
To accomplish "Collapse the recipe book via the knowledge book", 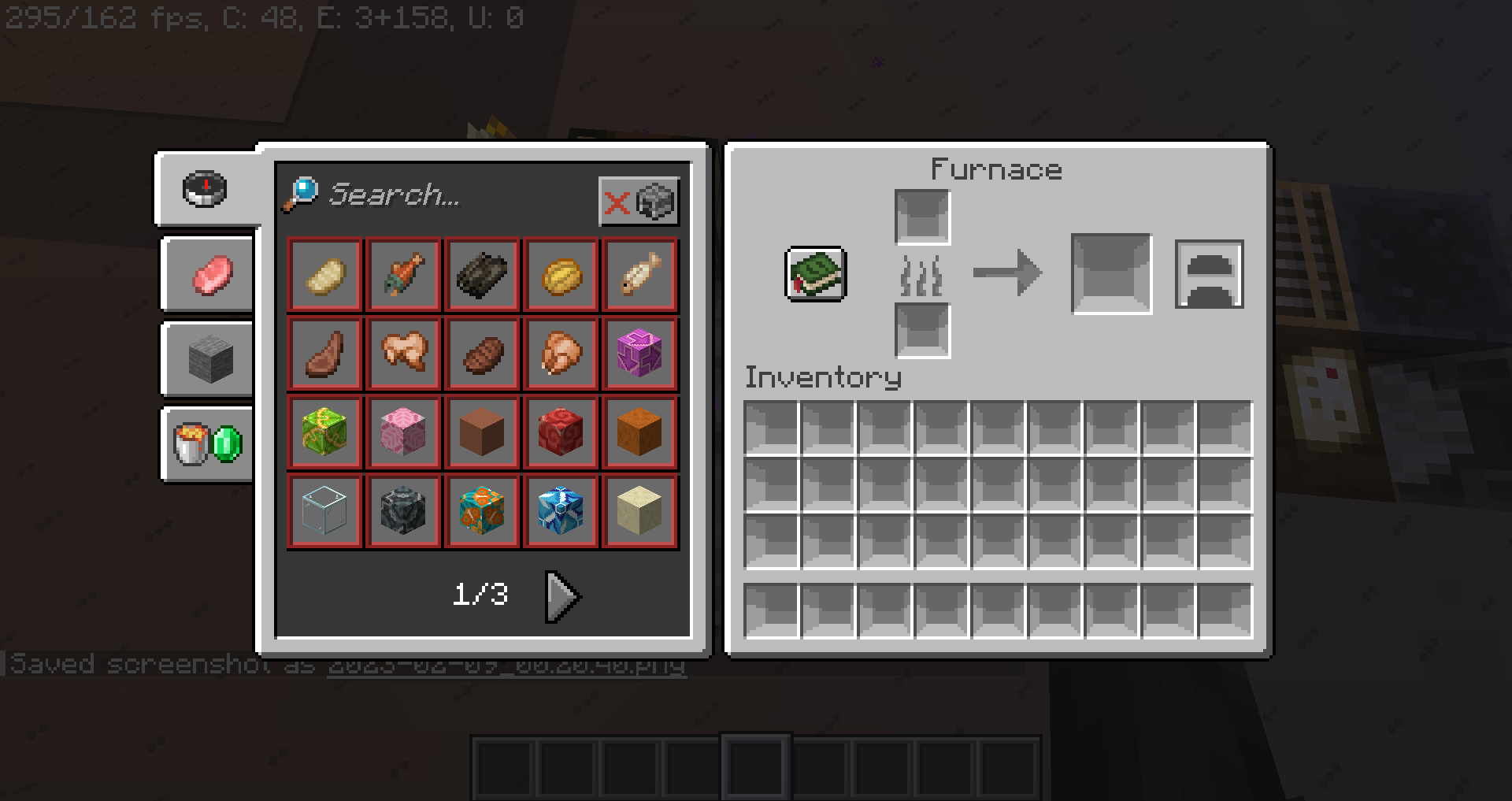I will pos(815,274).
